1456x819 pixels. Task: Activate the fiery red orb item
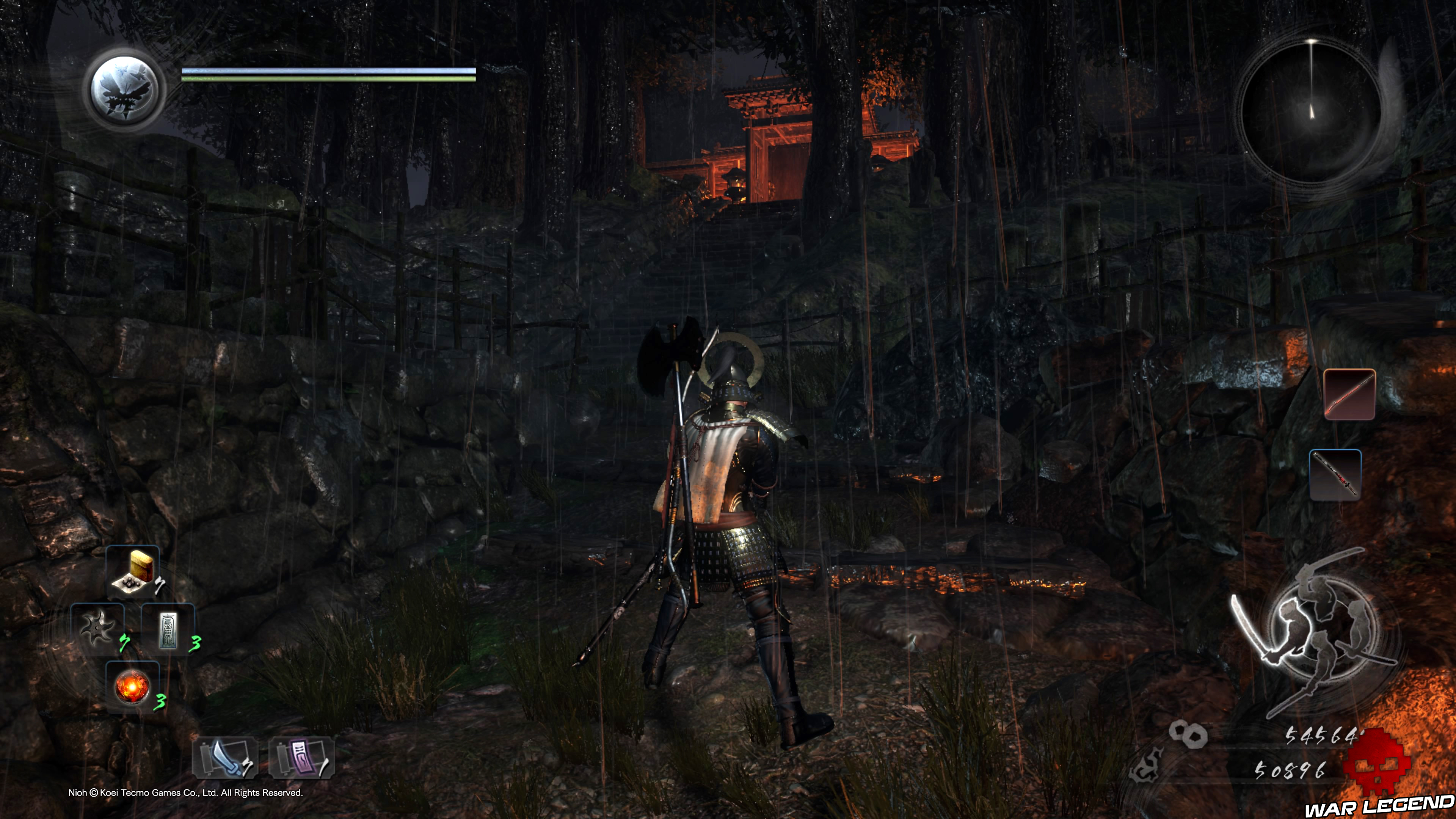pos(132,687)
